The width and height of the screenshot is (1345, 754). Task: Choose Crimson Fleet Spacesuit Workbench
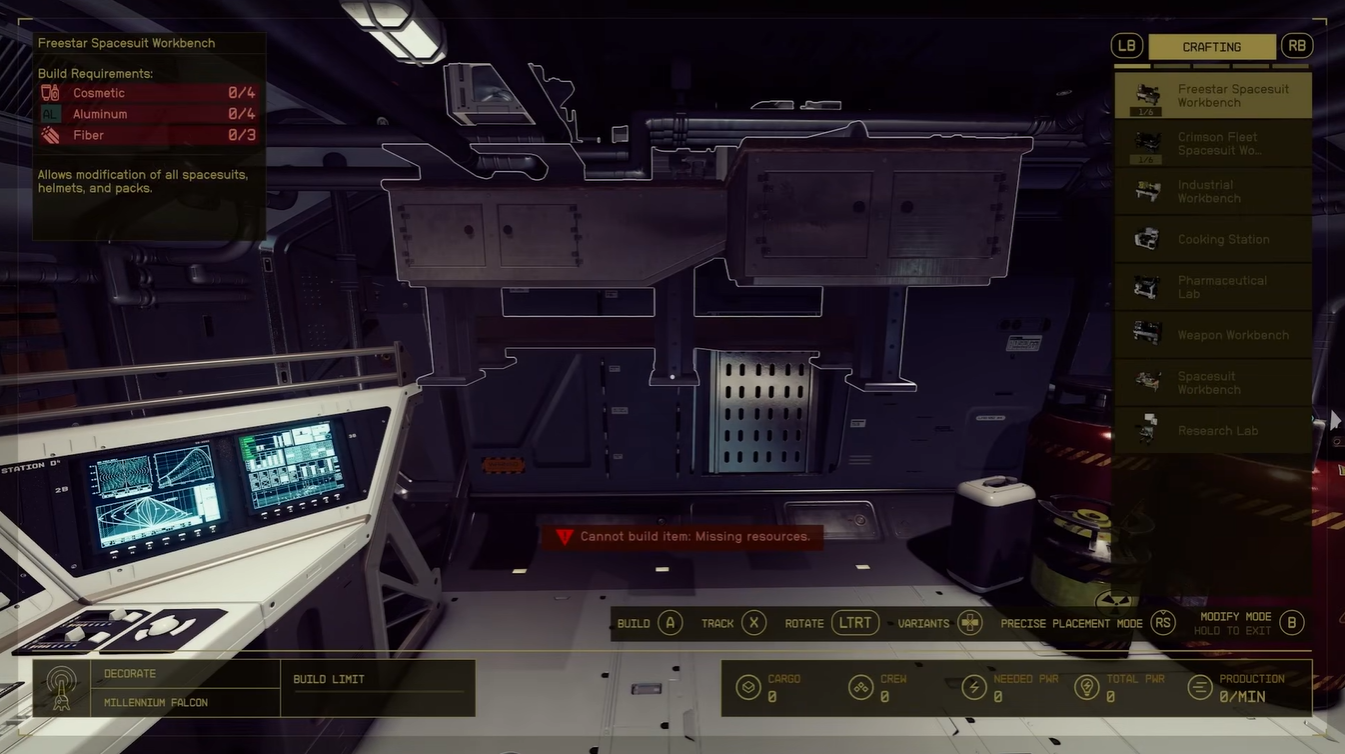click(1213, 143)
